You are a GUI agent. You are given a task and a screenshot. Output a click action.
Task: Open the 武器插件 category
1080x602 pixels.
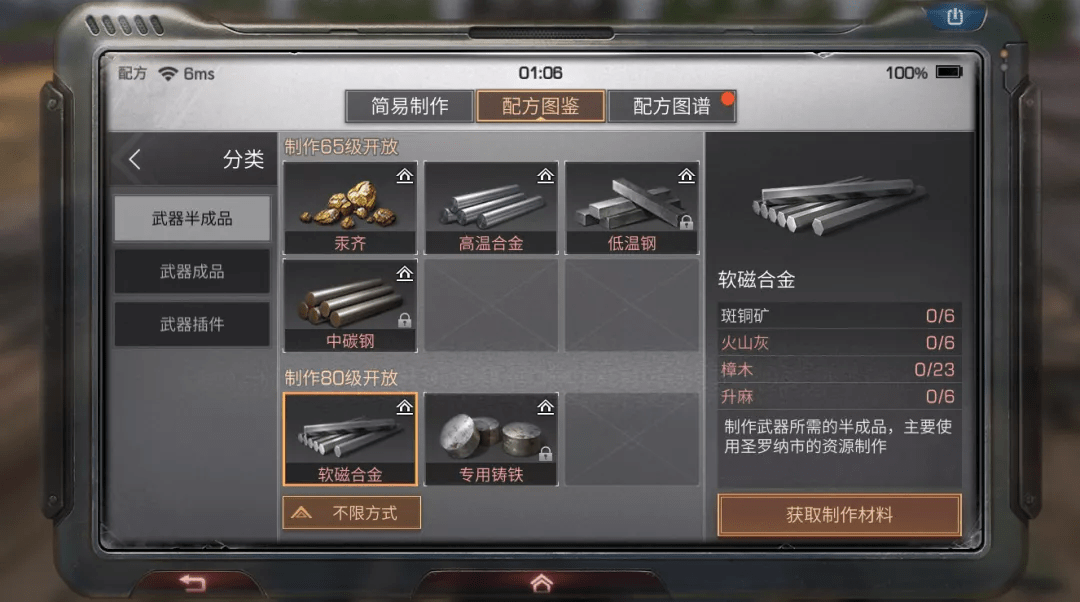[x=192, y=325]
